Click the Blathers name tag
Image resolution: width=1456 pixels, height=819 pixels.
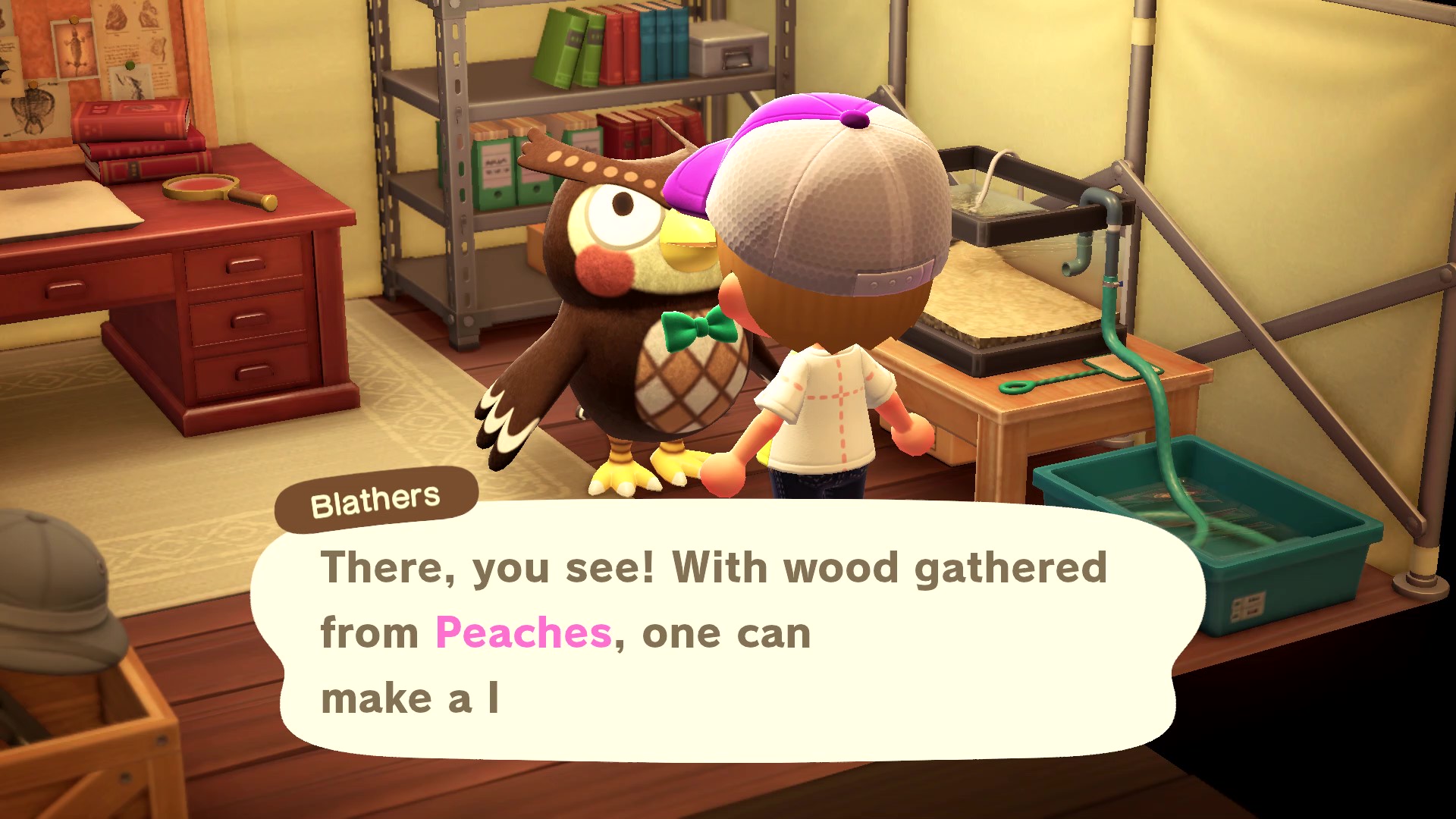coord(375,497)
